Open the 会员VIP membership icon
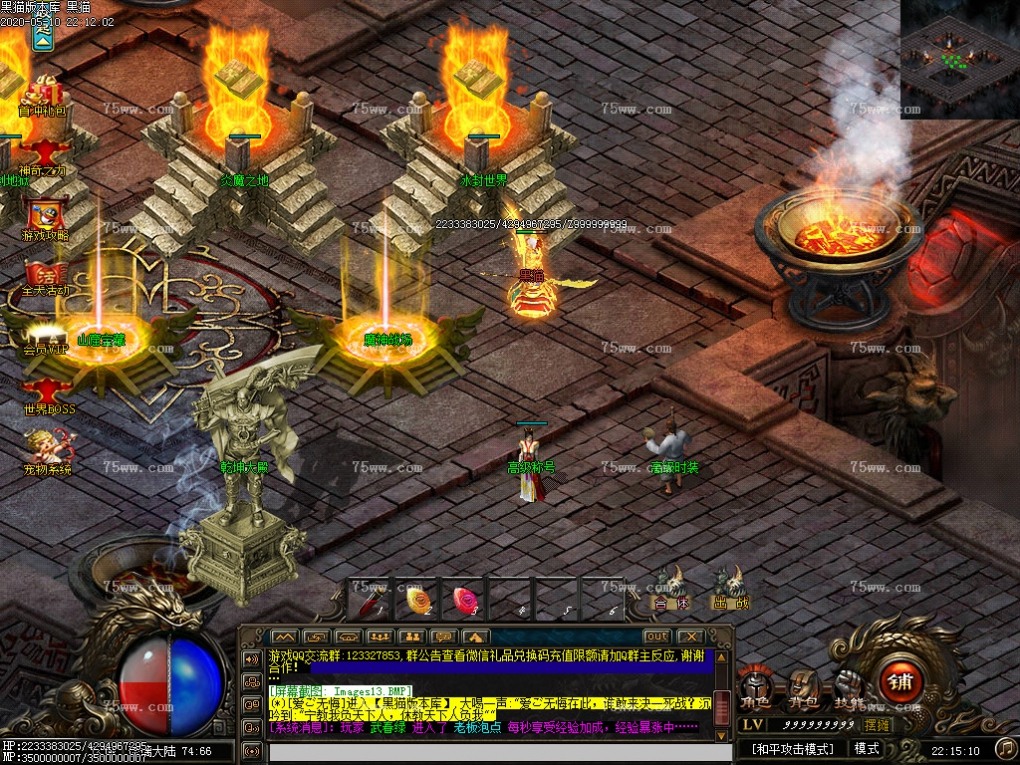Image resolution: width=1020 pixels, height=765 pixels. pos(44,337)
